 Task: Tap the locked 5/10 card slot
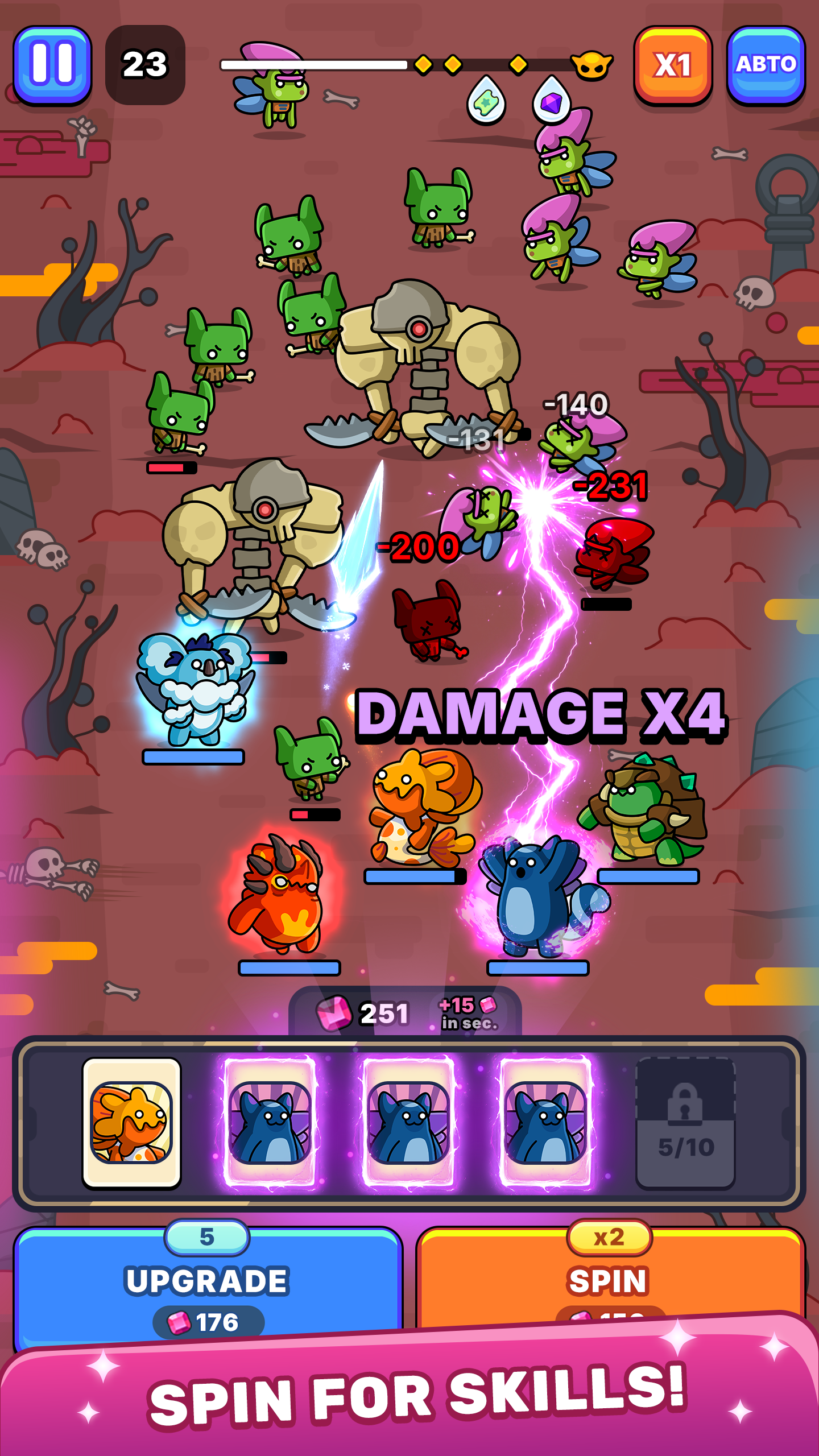click(x=685, y=1123)
